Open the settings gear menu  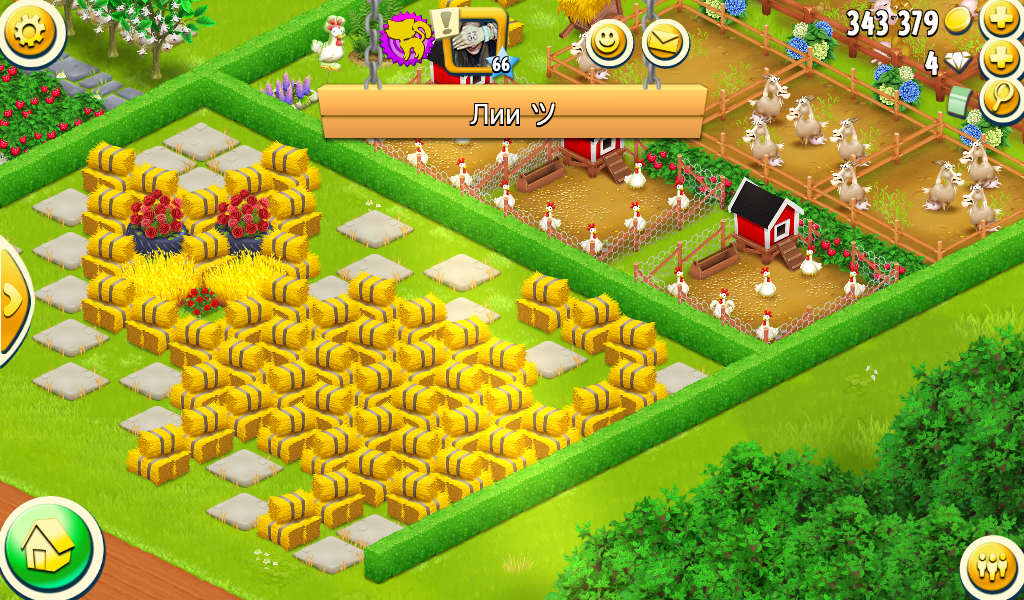27,30
